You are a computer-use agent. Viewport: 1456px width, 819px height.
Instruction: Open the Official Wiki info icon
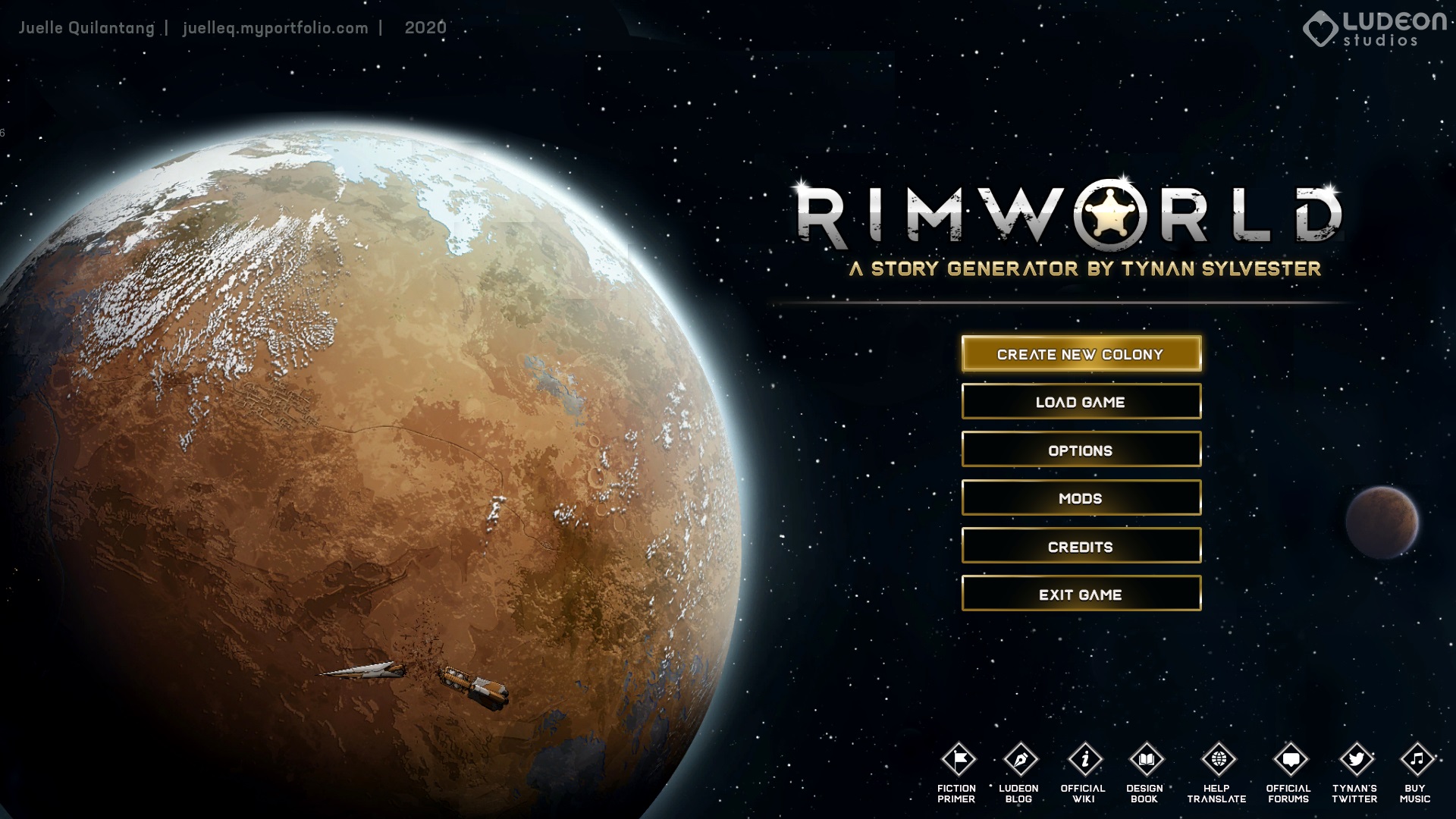(x=1084, y=760)
